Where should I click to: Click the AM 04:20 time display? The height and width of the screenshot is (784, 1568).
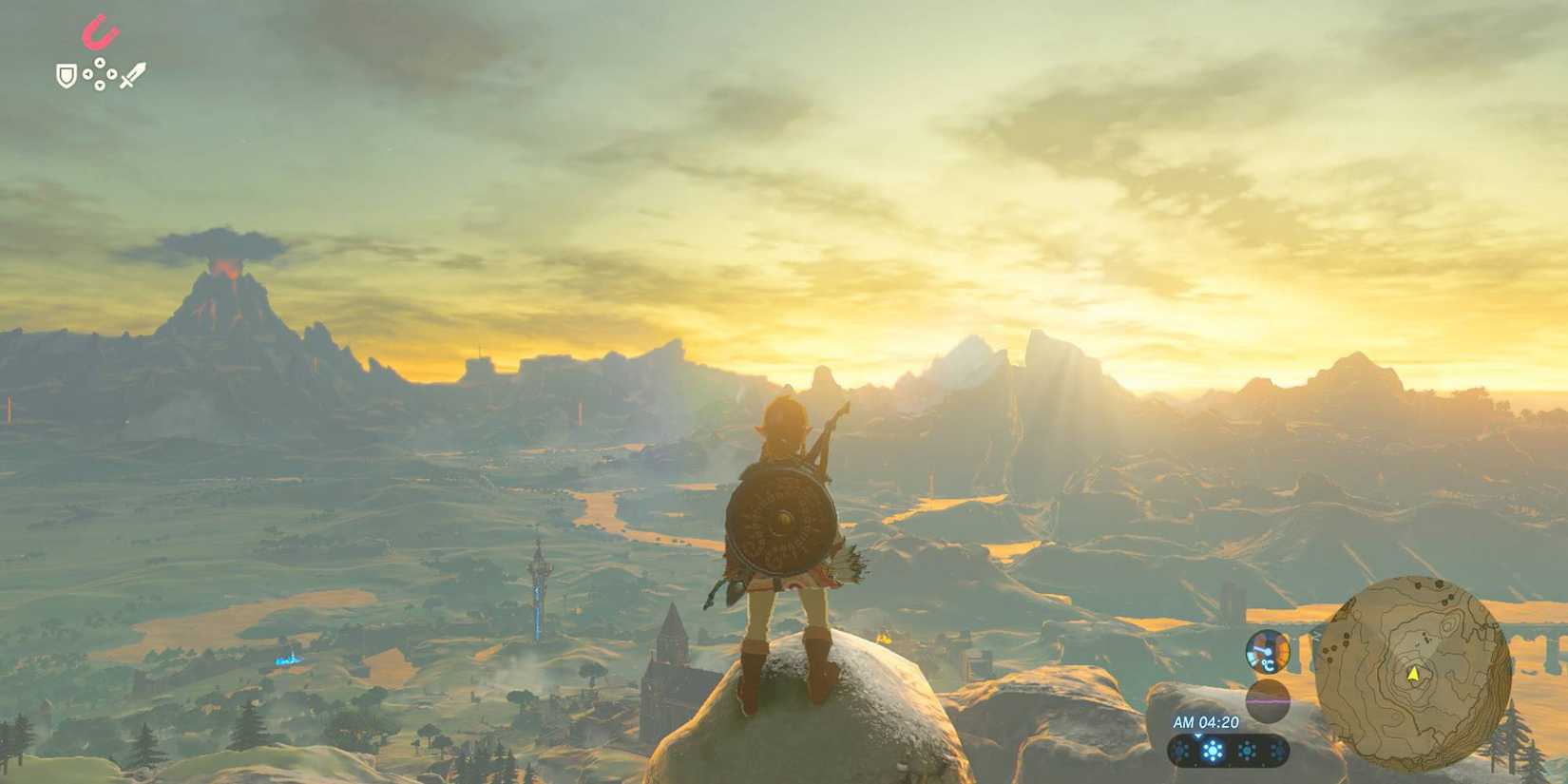pos(1206,722)
